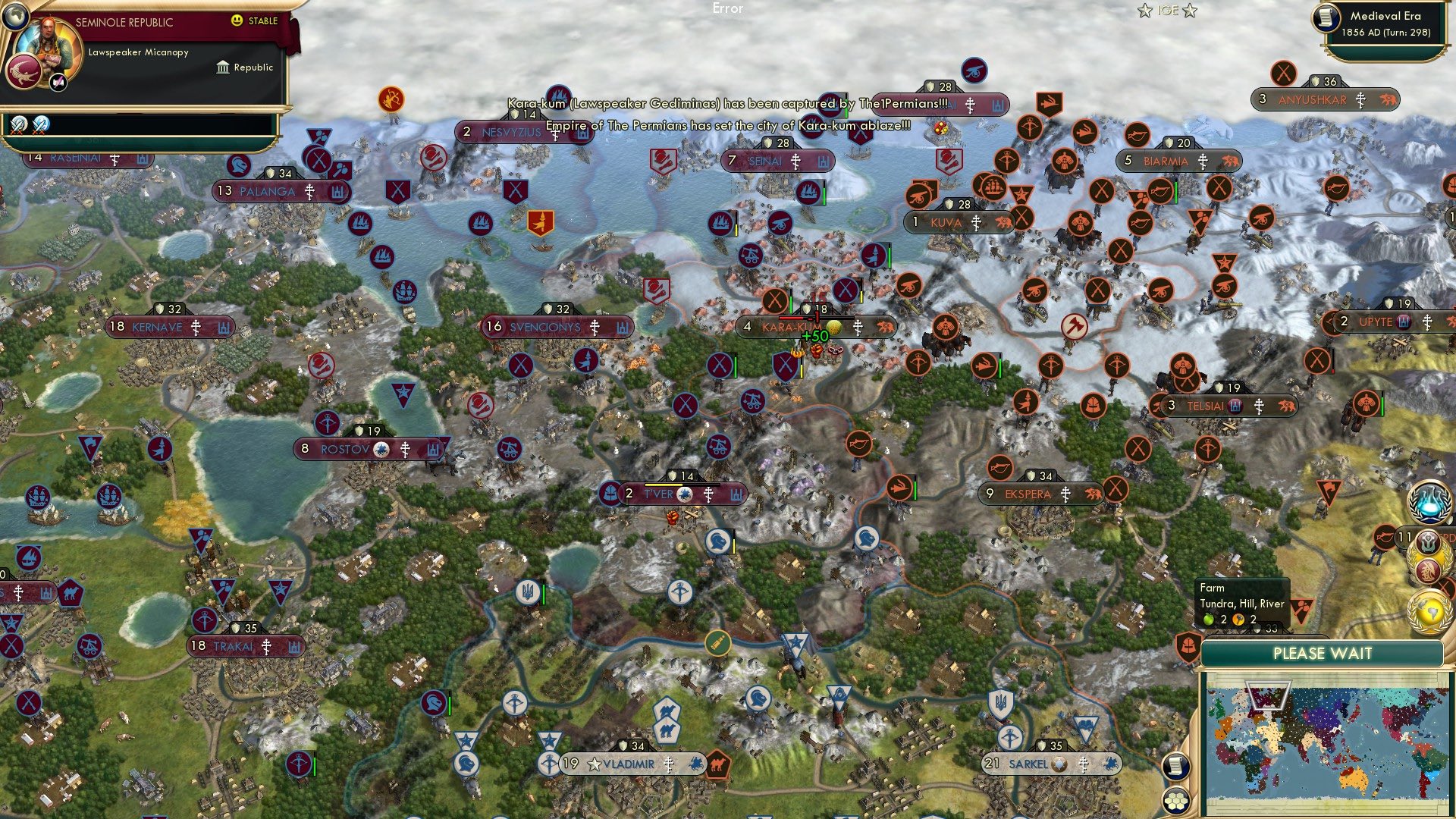
Task: Click the STABLE happiness smiley face
Action: click(237, 20)
